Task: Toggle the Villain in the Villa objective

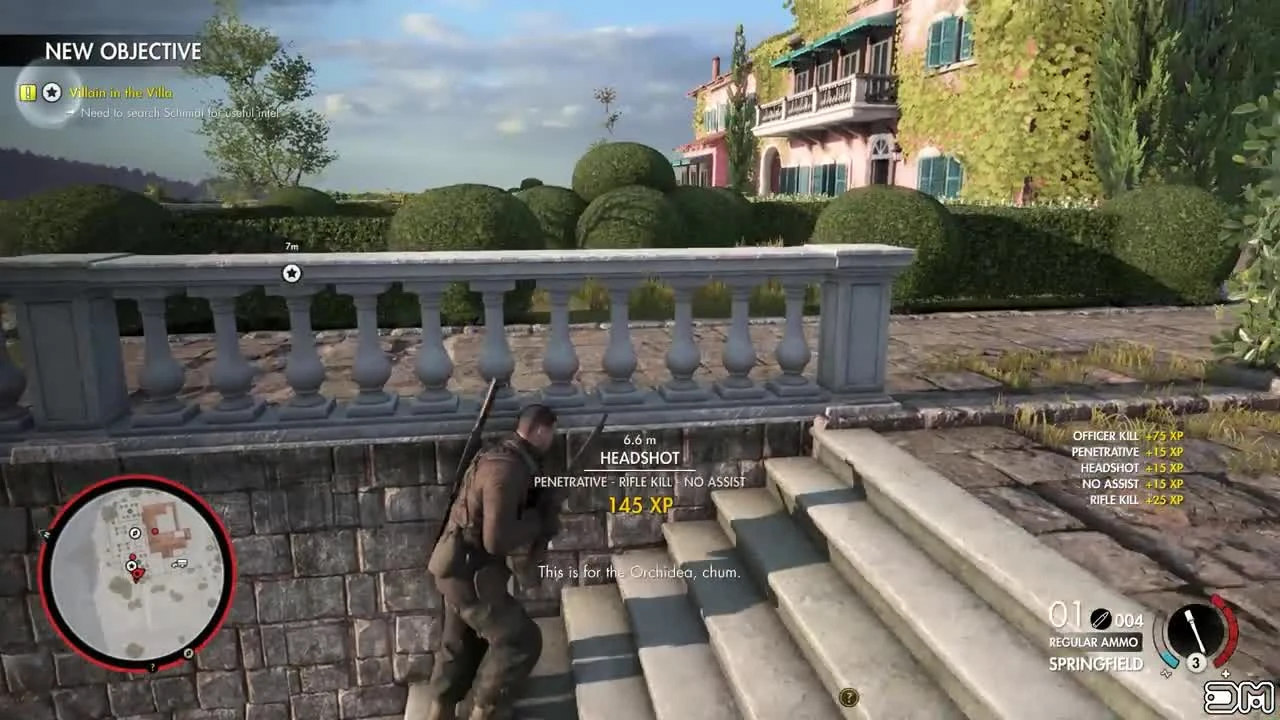Action: tap(121, 92)
